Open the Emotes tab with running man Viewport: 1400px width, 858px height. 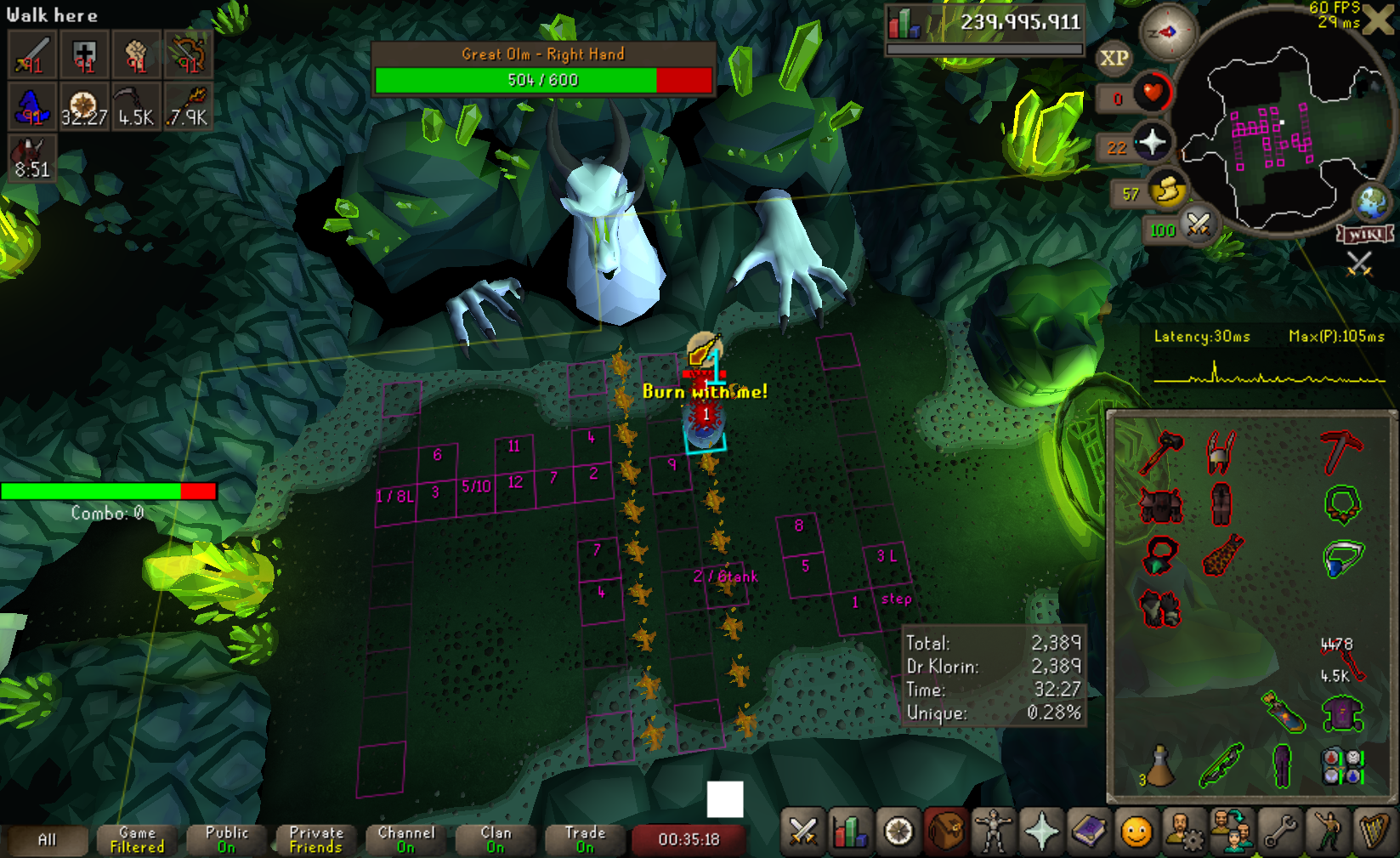click(x=1327, y=832)
